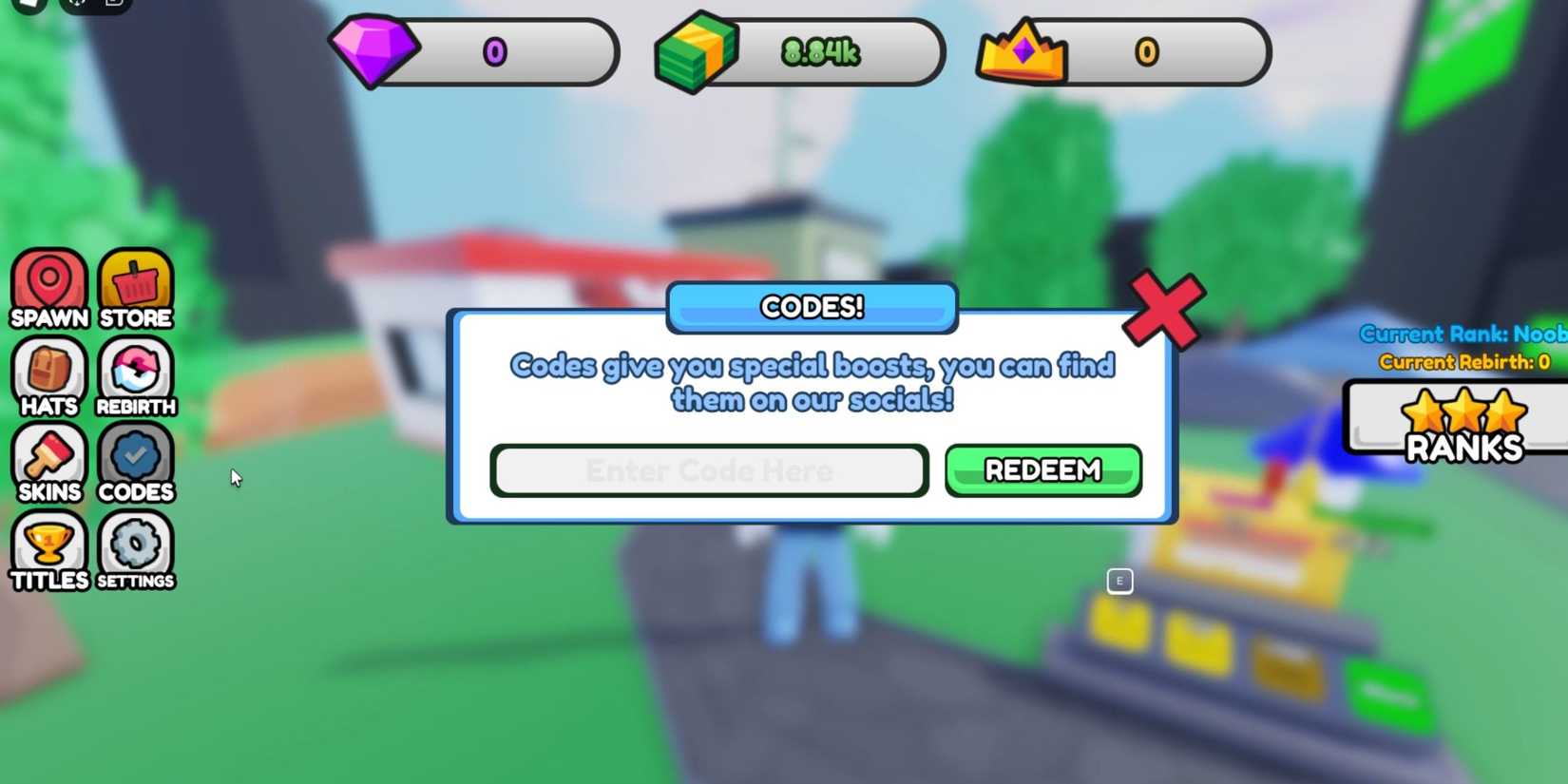Click the purple gem currency icon
This screenshot has height=784, width=1568.
[376, 50]
